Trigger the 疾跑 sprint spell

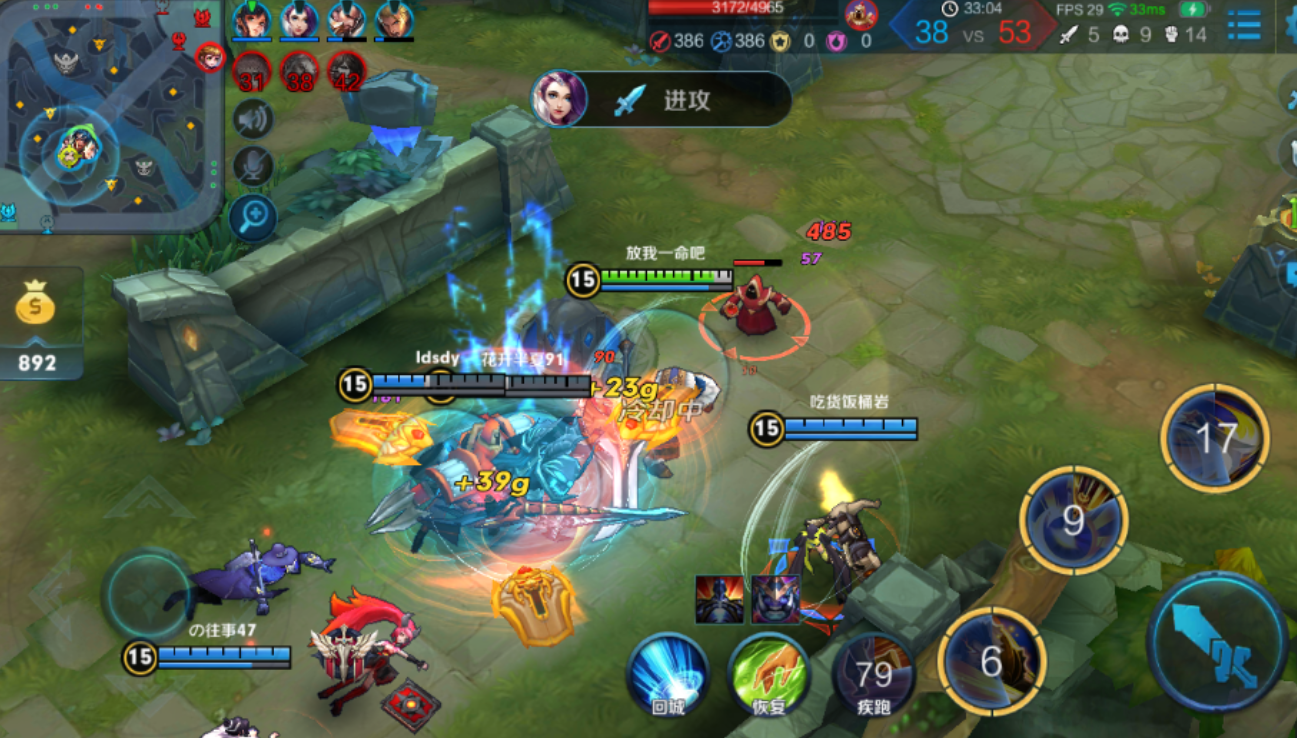tap(873, 673)
